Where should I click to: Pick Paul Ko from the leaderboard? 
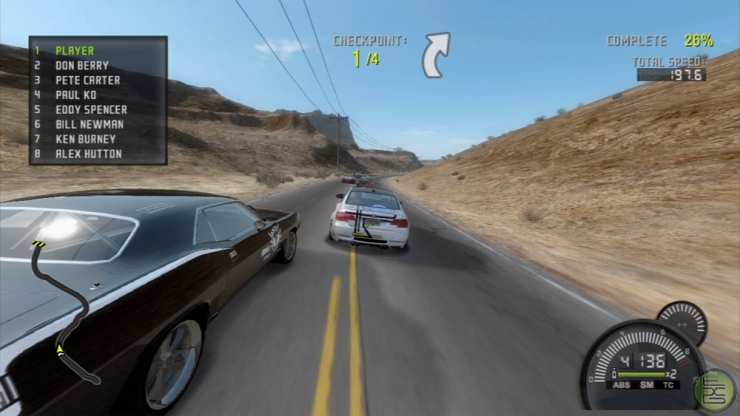click(76, 95)
